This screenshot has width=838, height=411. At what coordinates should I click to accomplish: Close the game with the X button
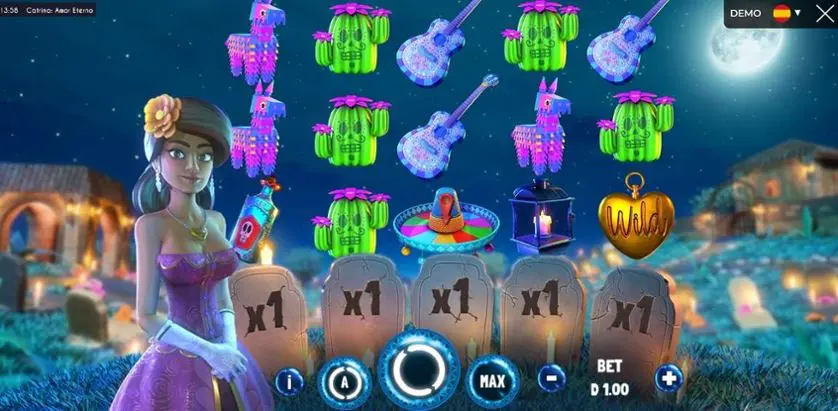click(x=822, y=14)
